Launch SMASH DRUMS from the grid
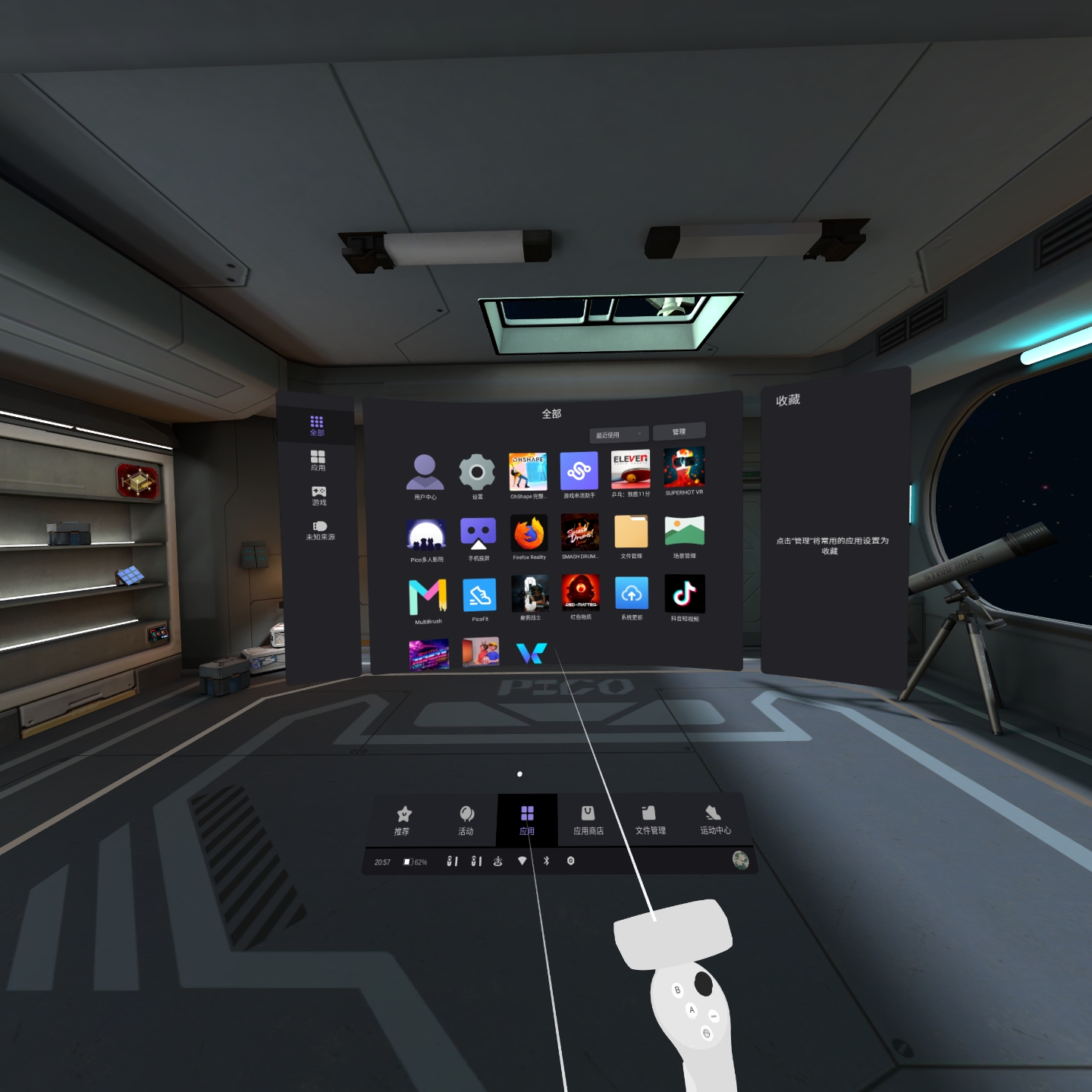1092x1092 pixels. 579,532
